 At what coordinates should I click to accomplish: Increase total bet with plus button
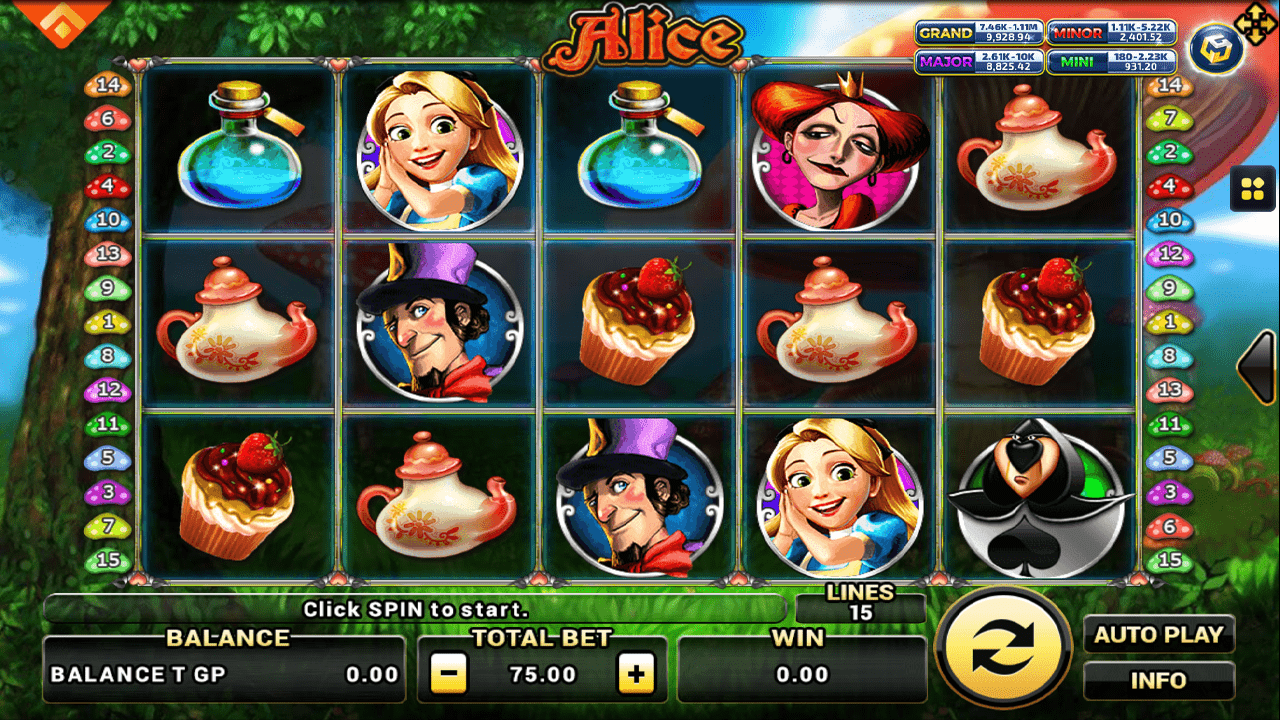tap(637, 672)
